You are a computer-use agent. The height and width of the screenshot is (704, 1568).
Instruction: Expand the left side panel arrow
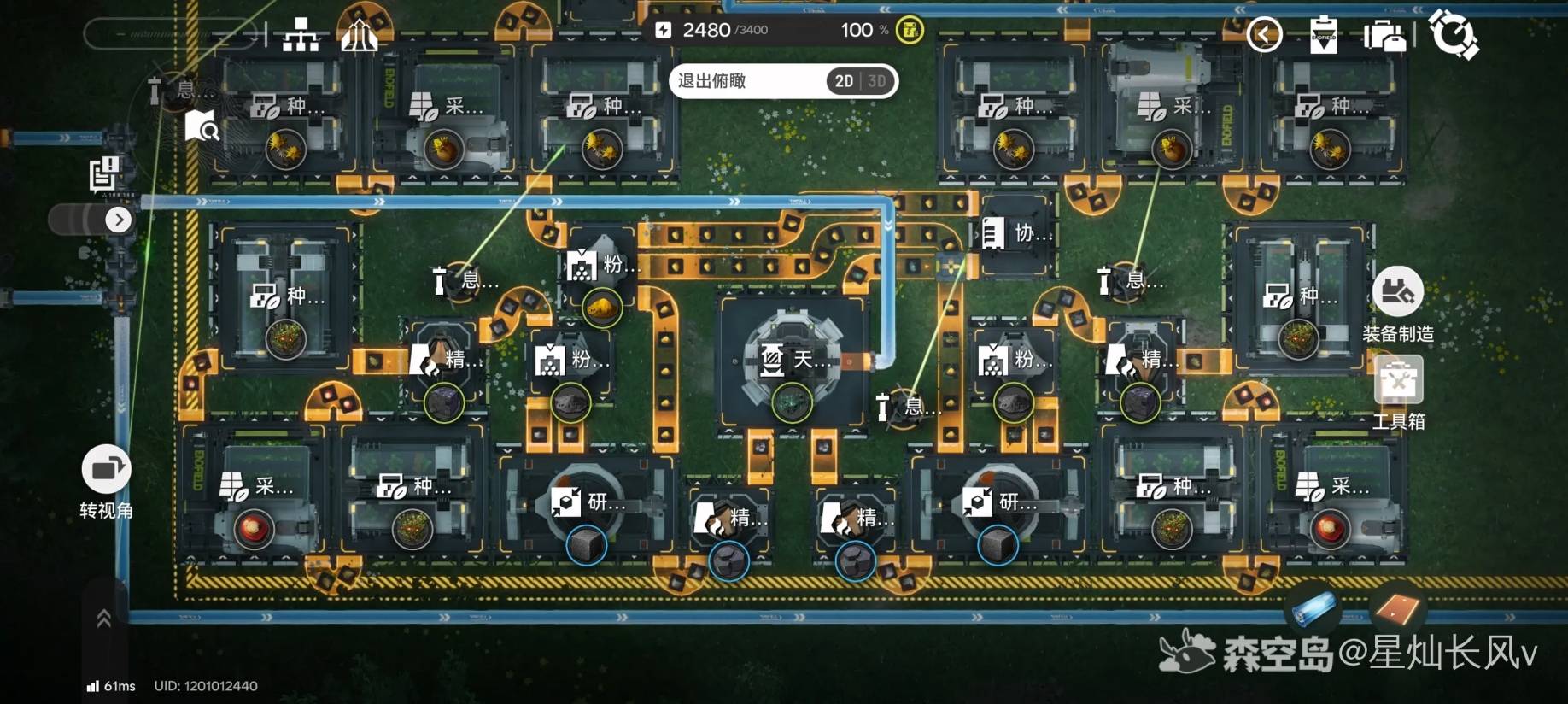[x=119, y=220]
